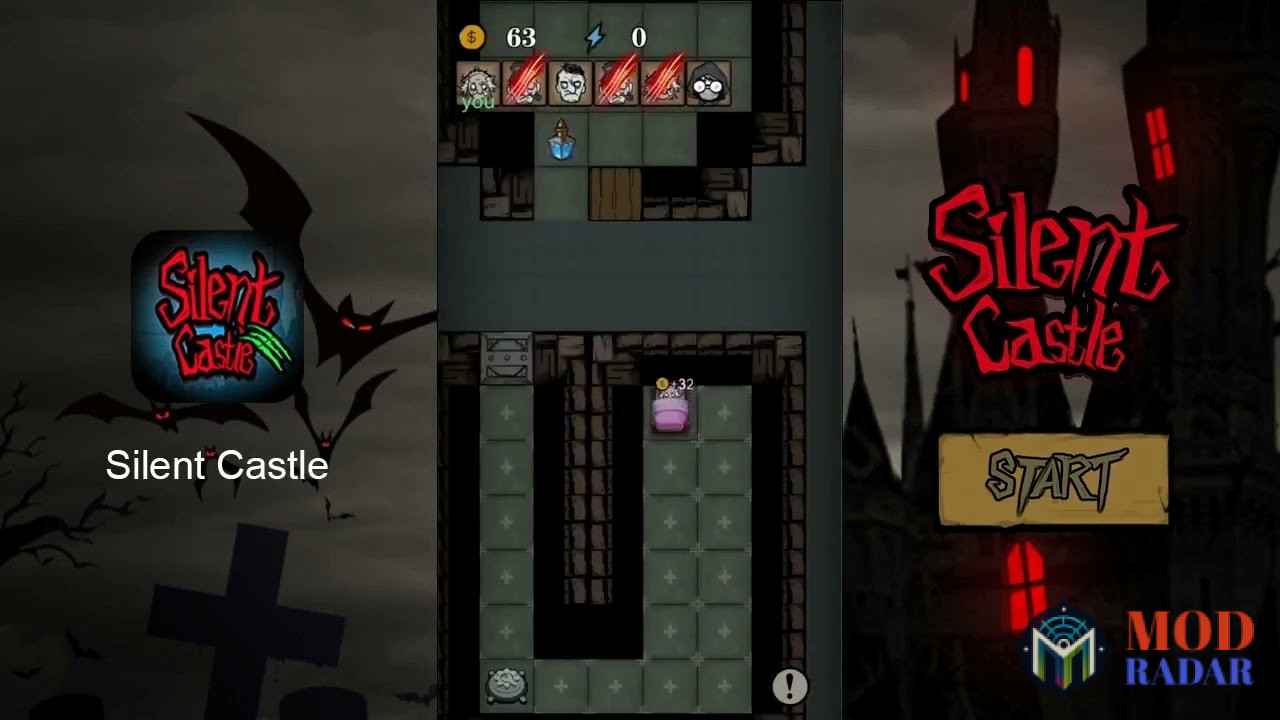The image size is (1280, 720).
Task: Click the +32 coin reward popup
Action: [674, 384]
